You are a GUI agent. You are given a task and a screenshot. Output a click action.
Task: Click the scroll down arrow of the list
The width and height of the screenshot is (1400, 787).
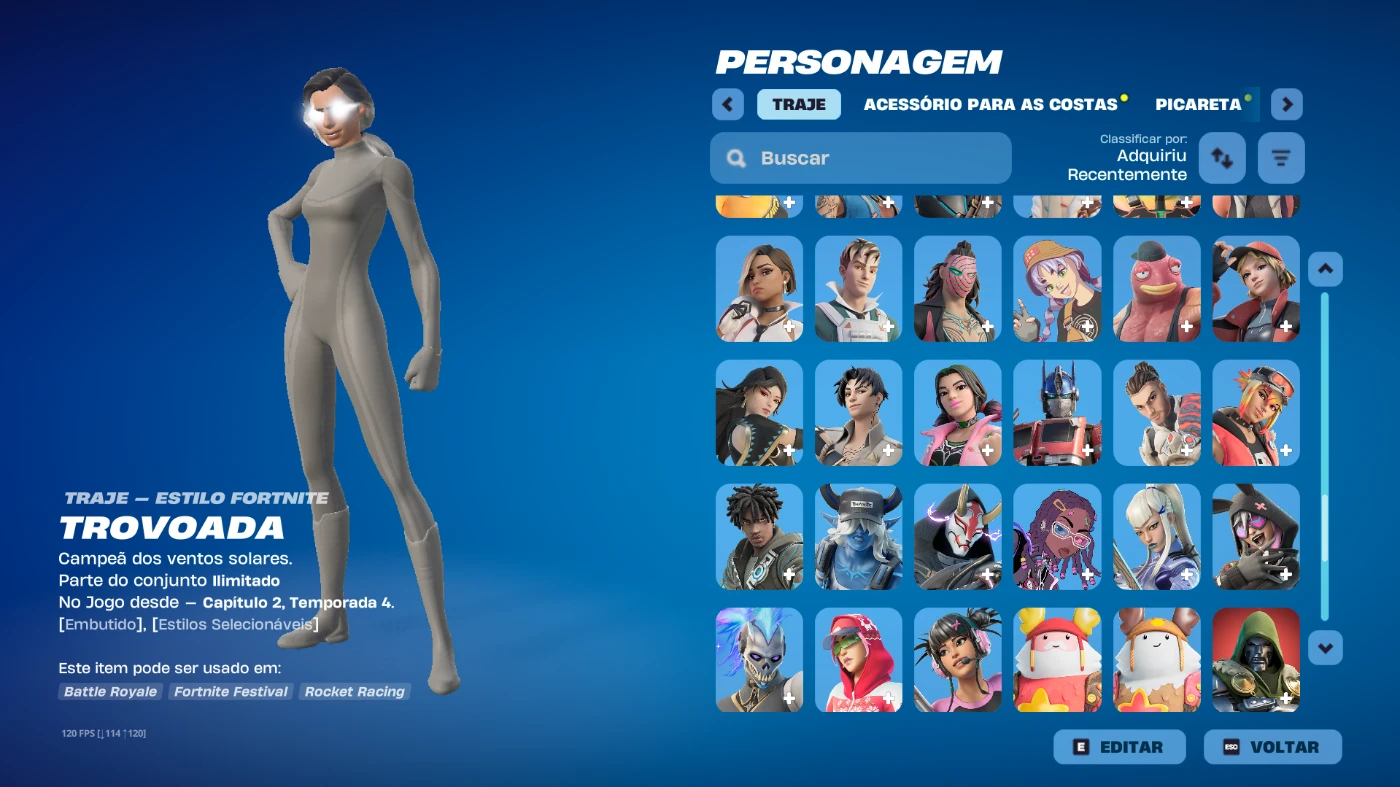1325,647
